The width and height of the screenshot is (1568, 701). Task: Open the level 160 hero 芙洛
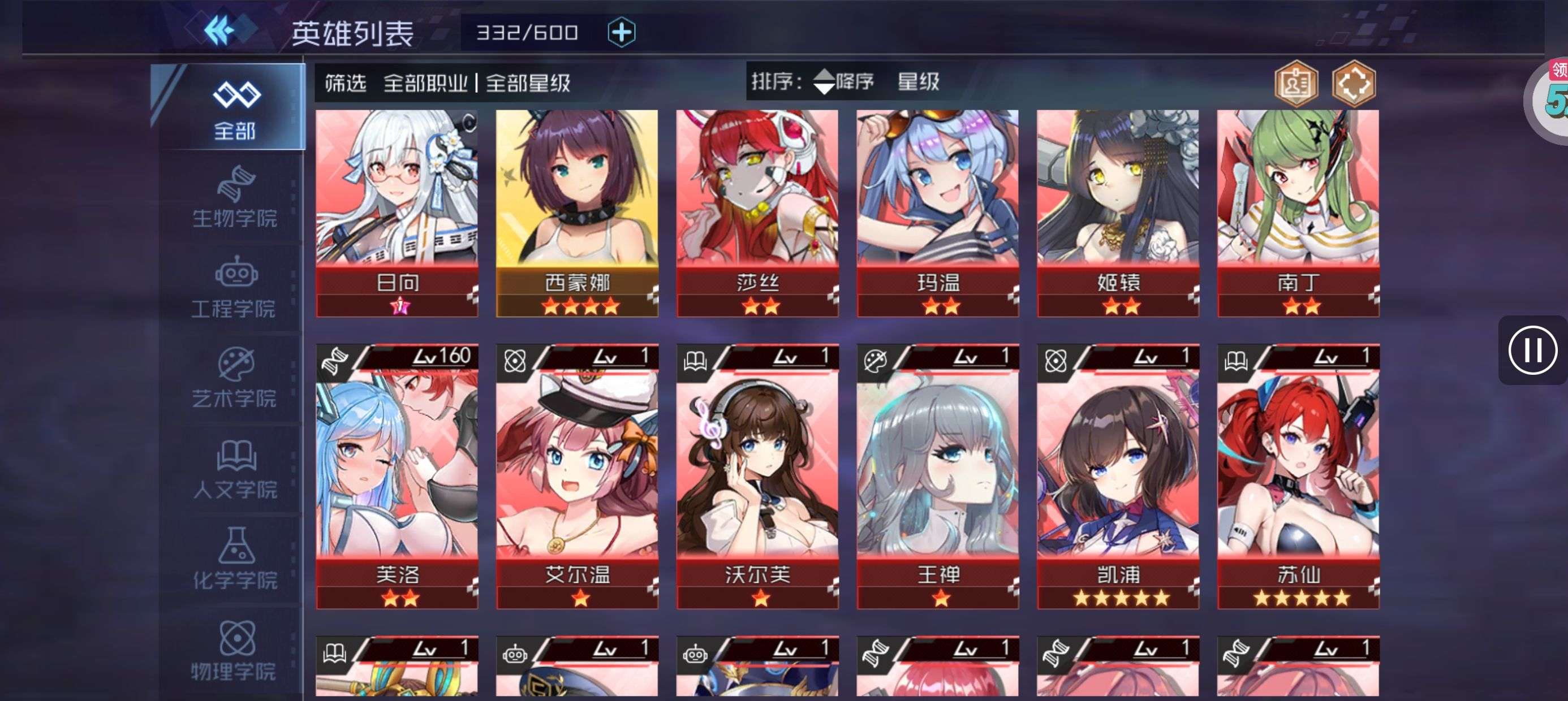click(397, 476)
